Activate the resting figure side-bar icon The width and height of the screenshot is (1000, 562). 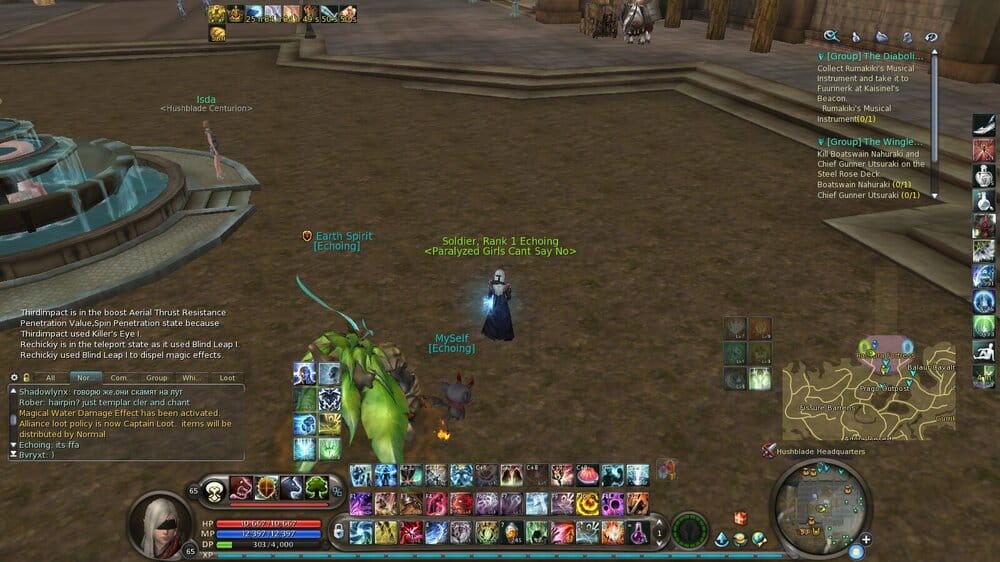pos(984,351)
